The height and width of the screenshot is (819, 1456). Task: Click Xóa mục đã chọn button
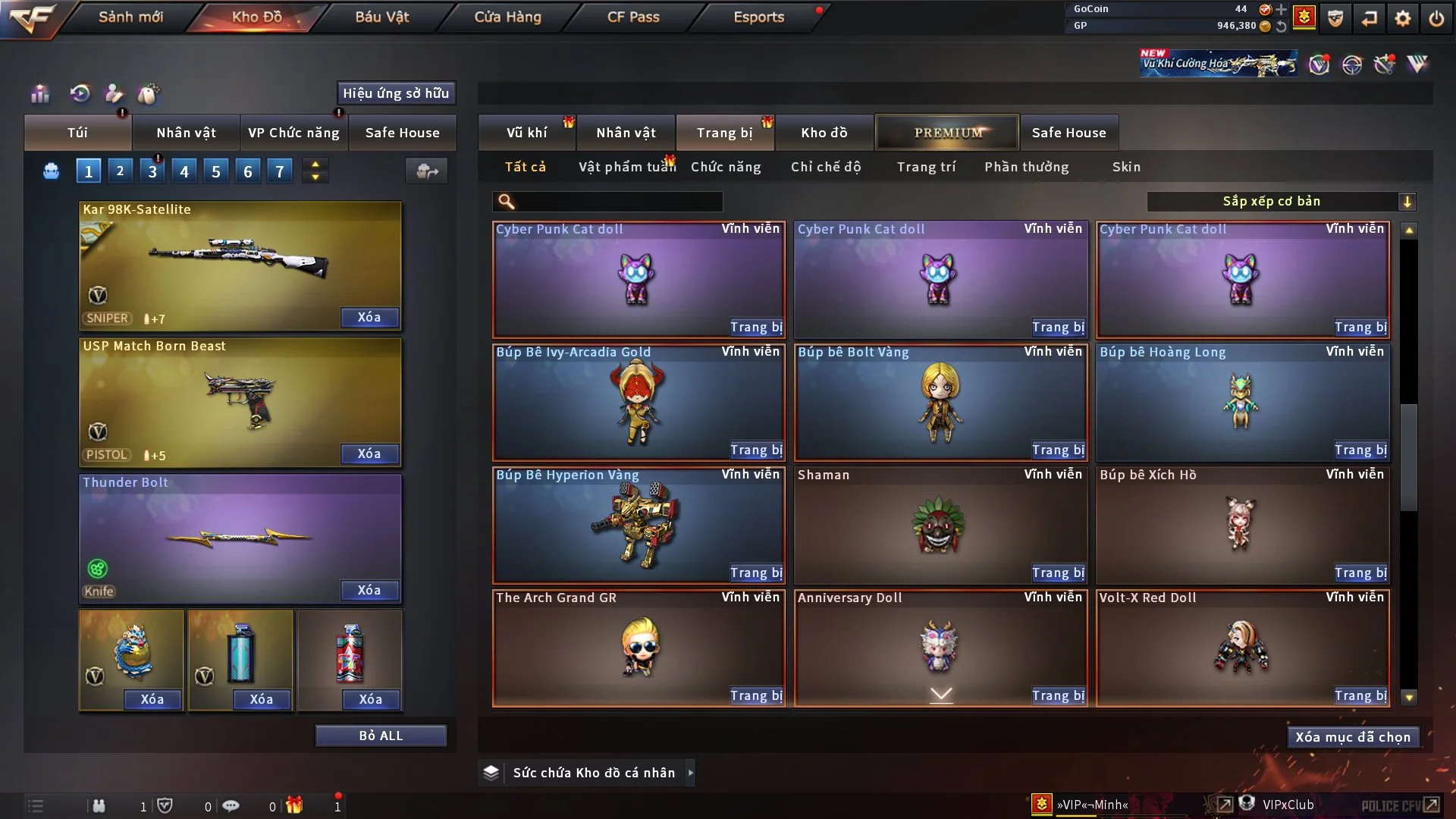click(1353, 737)
